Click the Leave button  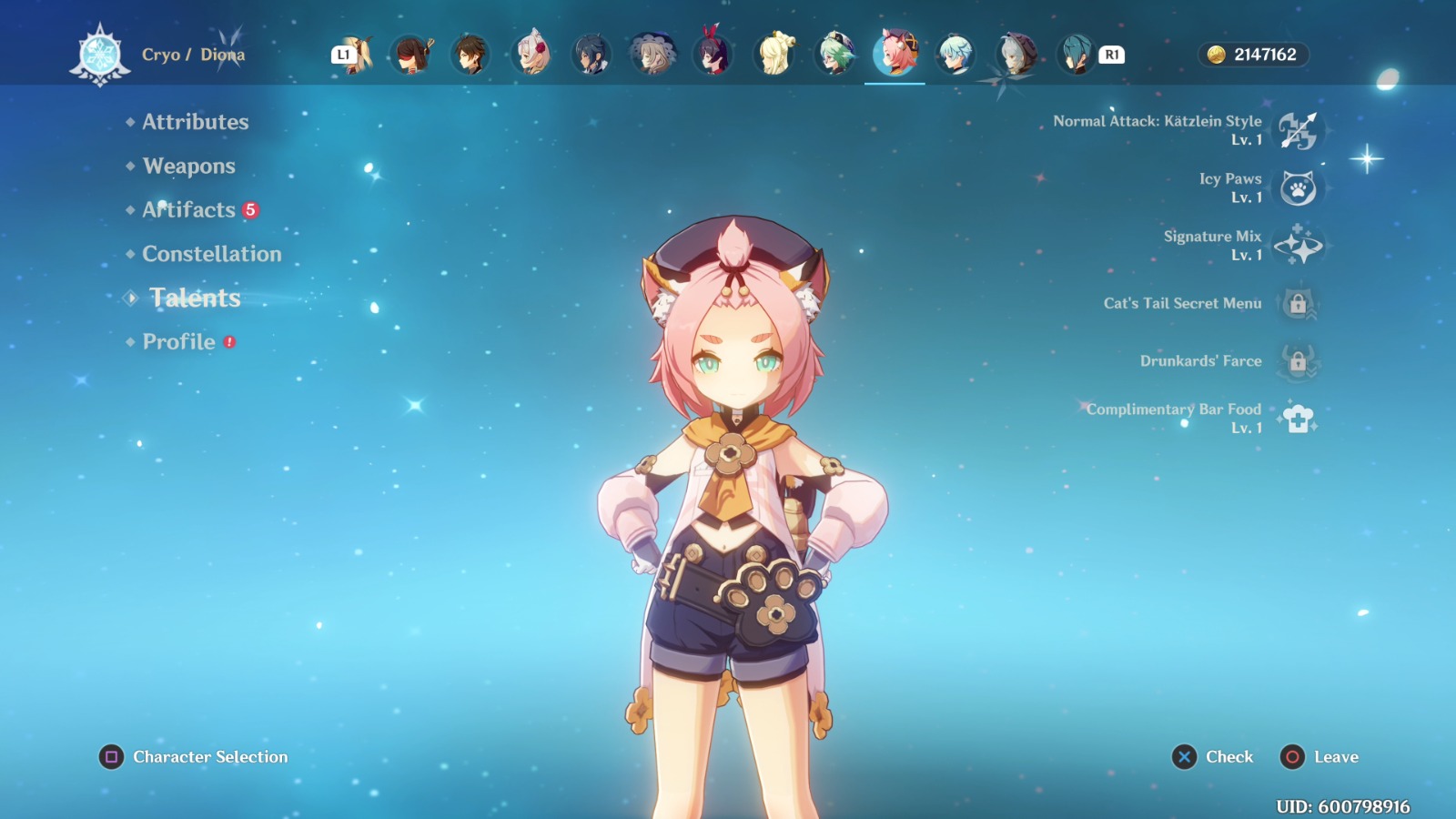point(1319,757)
